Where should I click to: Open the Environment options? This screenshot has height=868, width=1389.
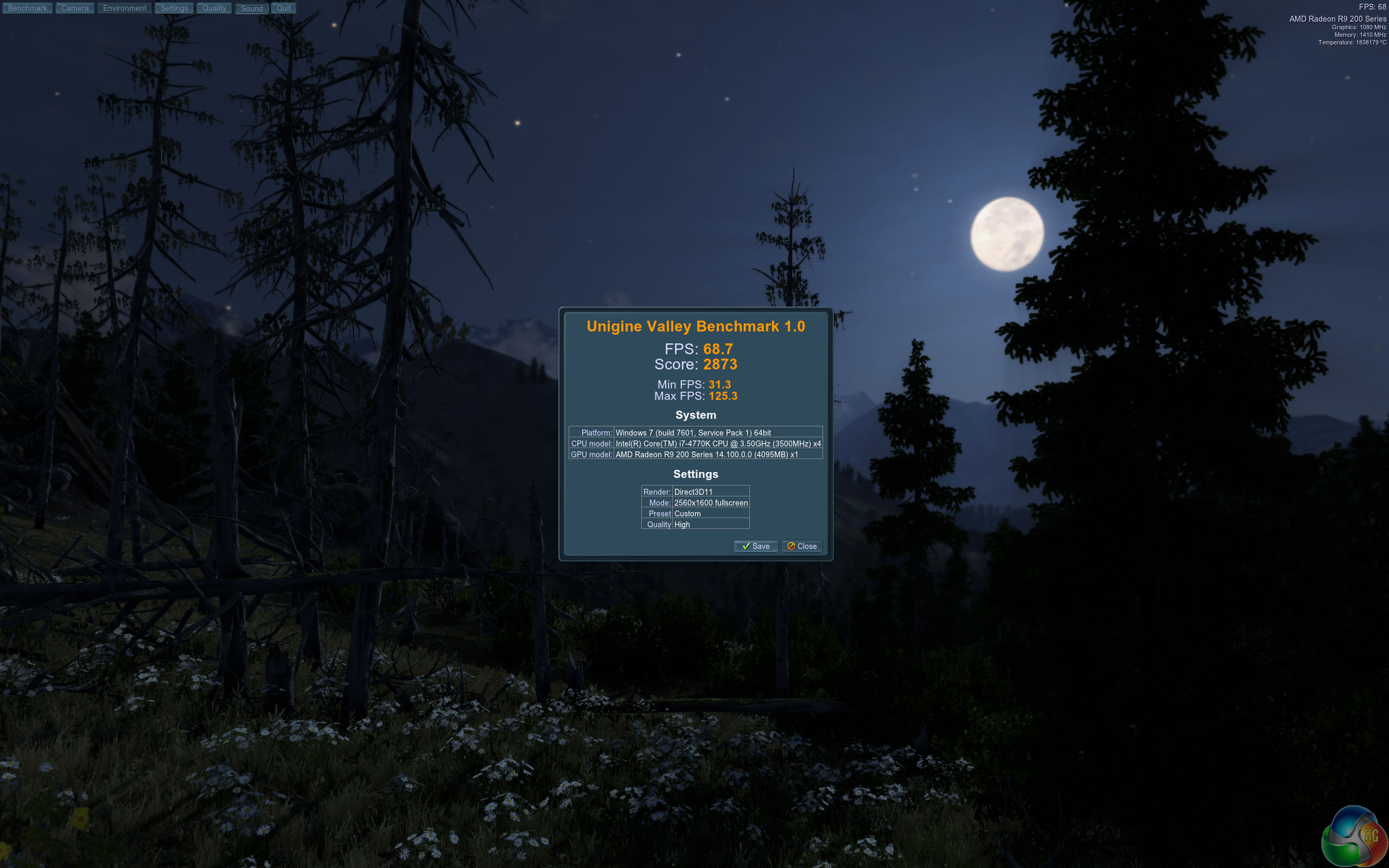pyautogui.click(x=125, y=8)
